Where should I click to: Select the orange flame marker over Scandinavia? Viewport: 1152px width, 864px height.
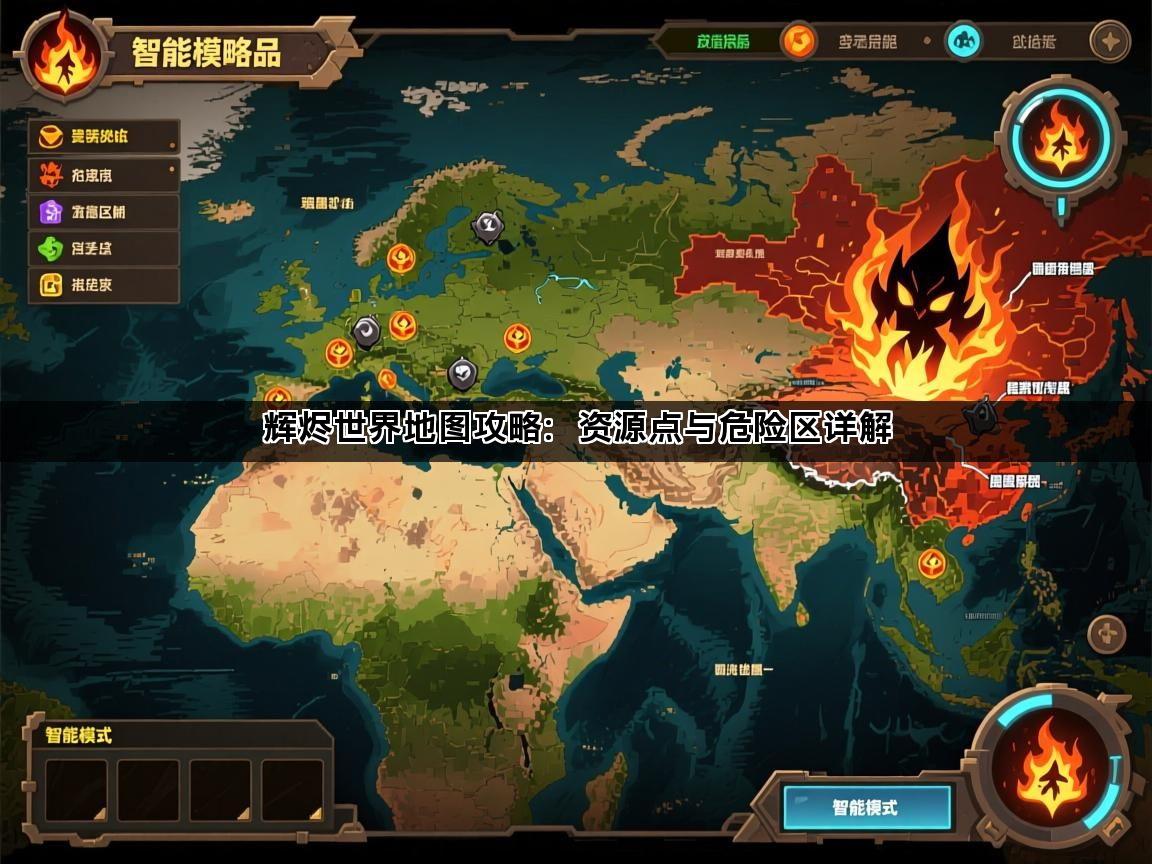(x=402, y=258)
